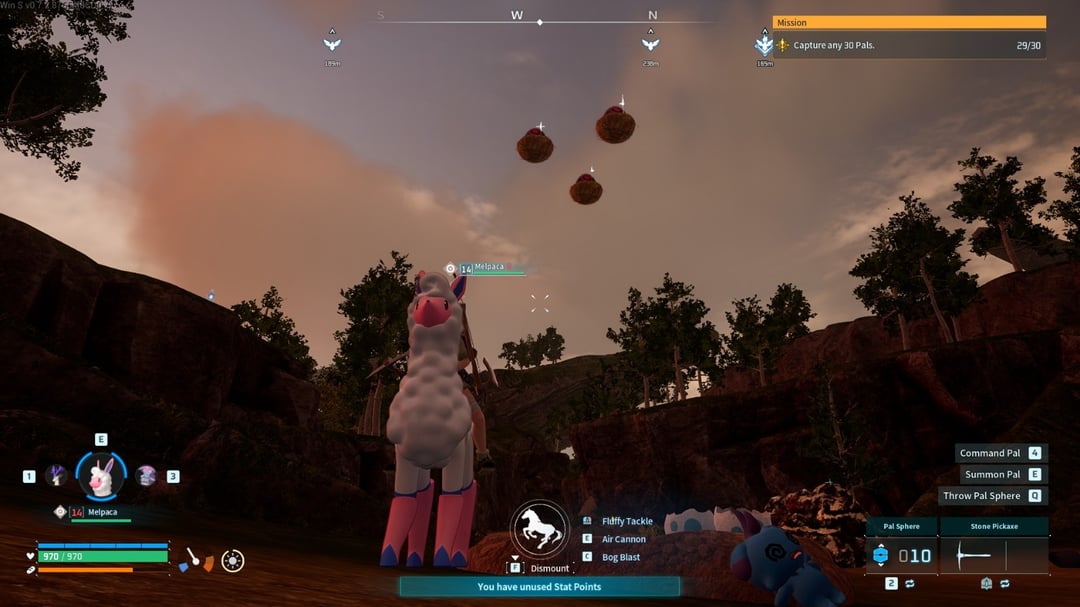The width and height of the screenshot is (1080, 607).
Task: Choose the purple Pal in party slot 3
Action: pyautogui.click(x=146, y=476)
